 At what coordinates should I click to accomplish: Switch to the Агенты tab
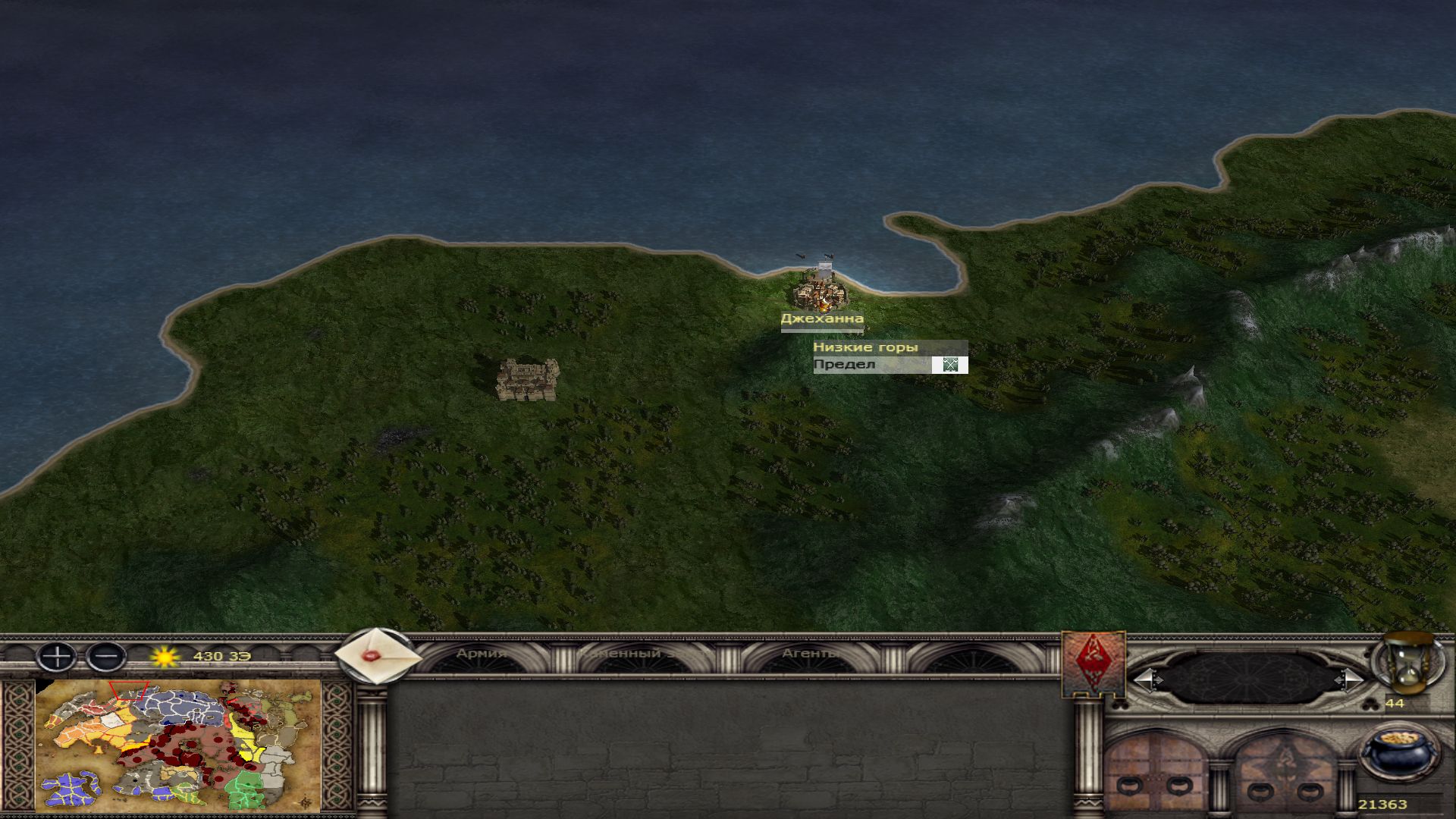click(x=811, y=654)
